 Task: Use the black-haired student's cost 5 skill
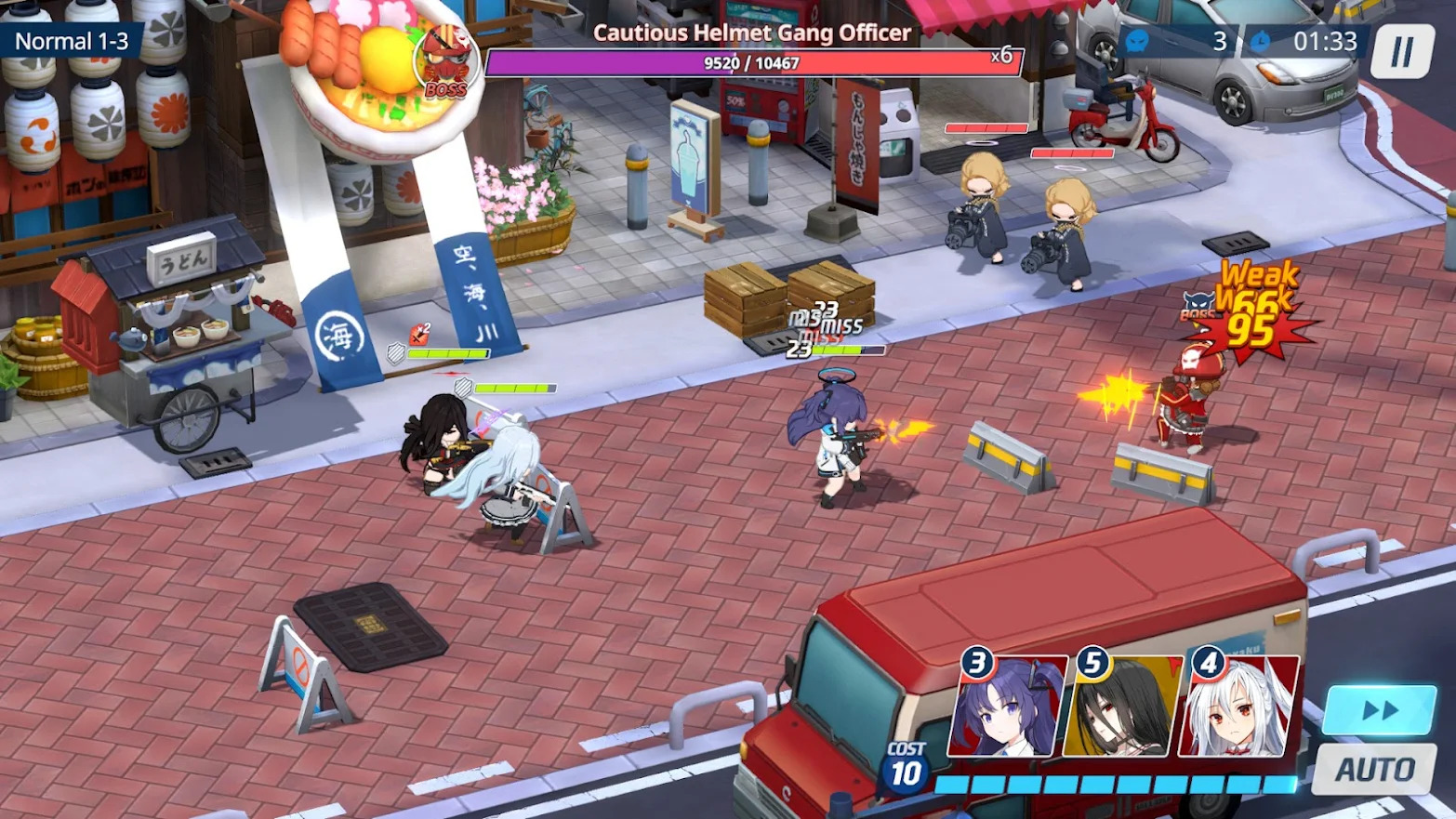click(x=1122, y=708)
